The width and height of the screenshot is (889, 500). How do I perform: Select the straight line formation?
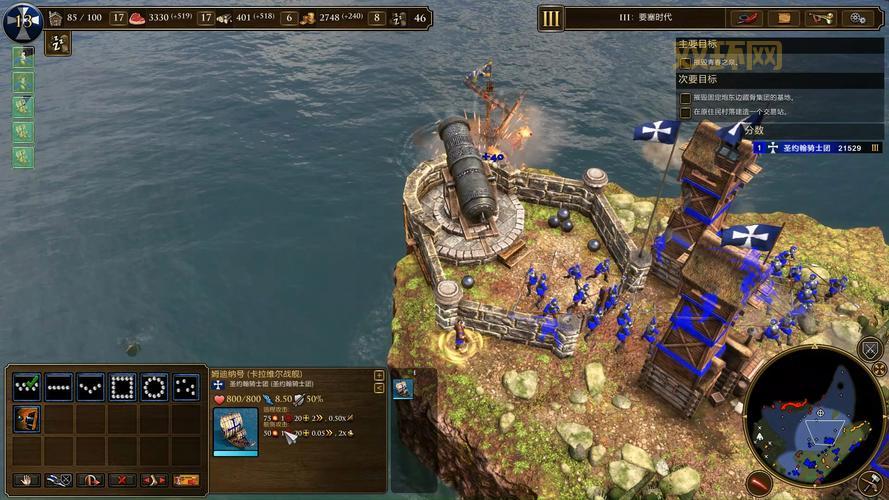59,386
